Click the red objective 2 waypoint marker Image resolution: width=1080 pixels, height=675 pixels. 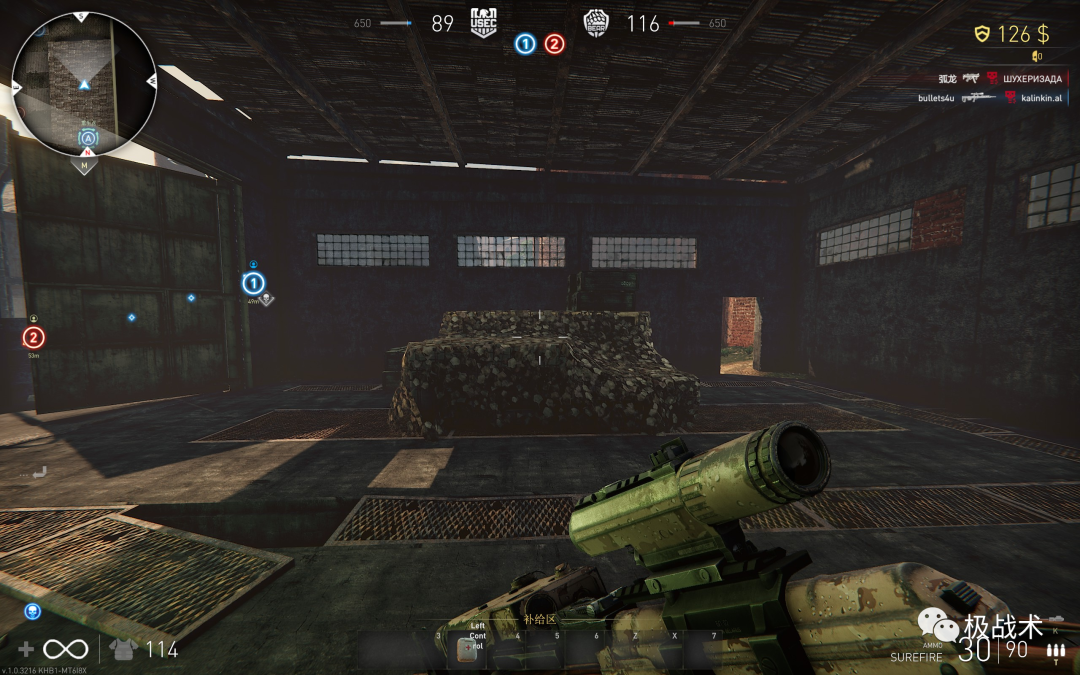click(x=34, y=338)
